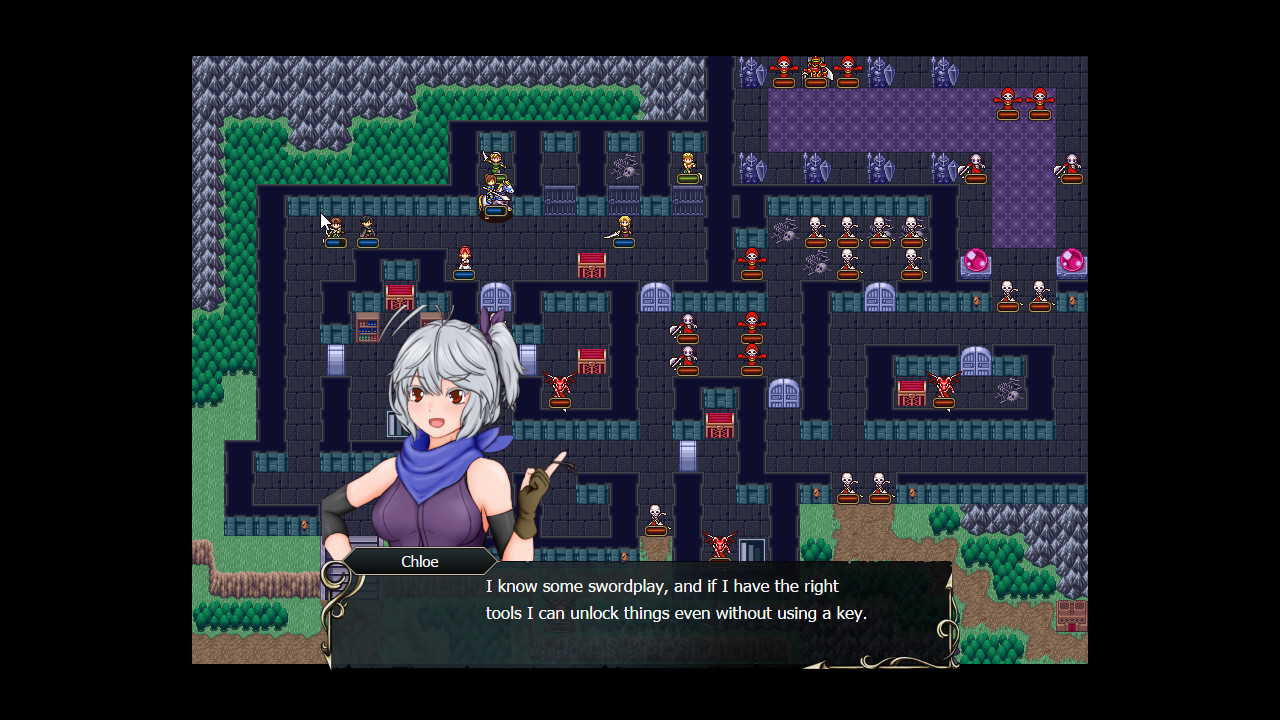Select the blonde swordswoman near the chest
The height and width of the screenshot is (720, 1280).
pos(624,226)
